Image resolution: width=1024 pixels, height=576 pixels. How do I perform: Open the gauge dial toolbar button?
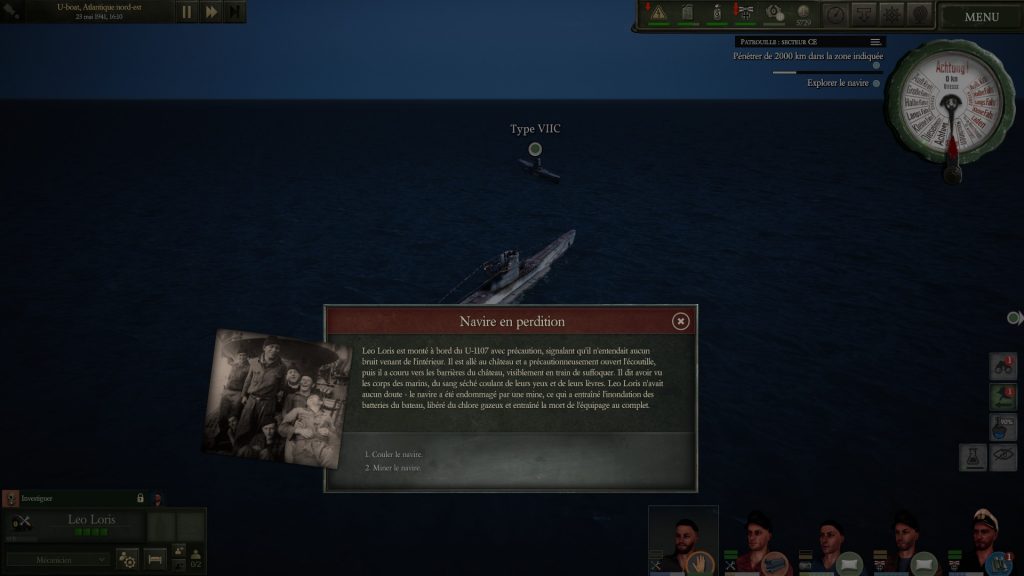(x=835, y=14)
